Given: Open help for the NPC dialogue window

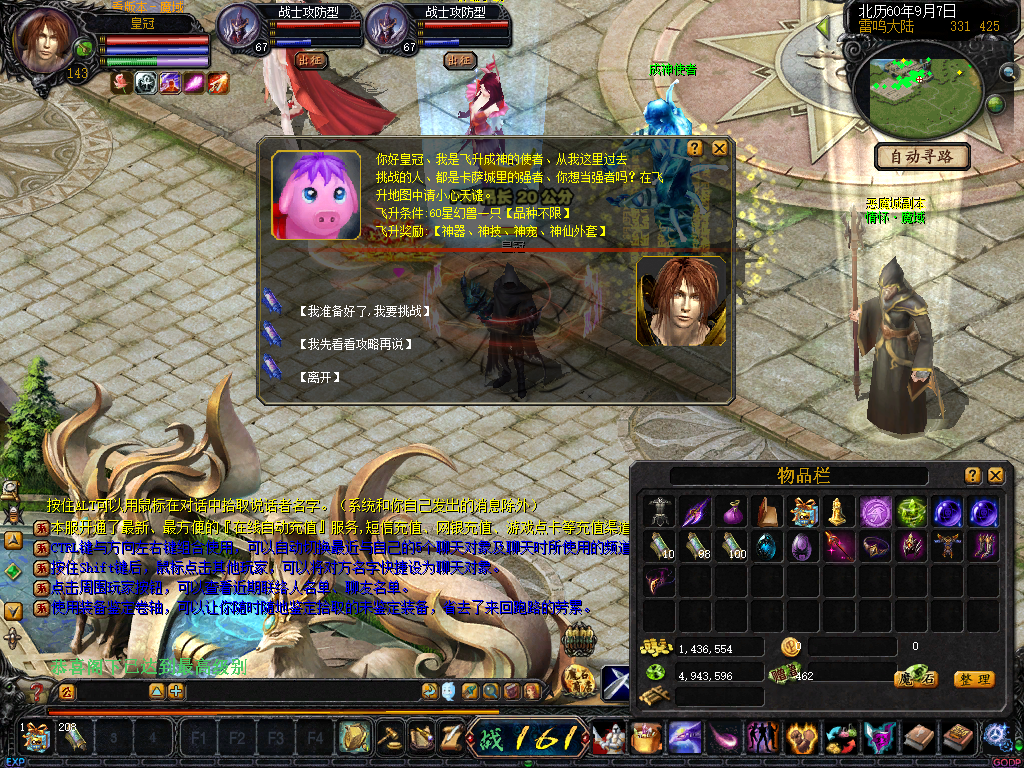Looking at the screenshot, I should tap(695, 148).
